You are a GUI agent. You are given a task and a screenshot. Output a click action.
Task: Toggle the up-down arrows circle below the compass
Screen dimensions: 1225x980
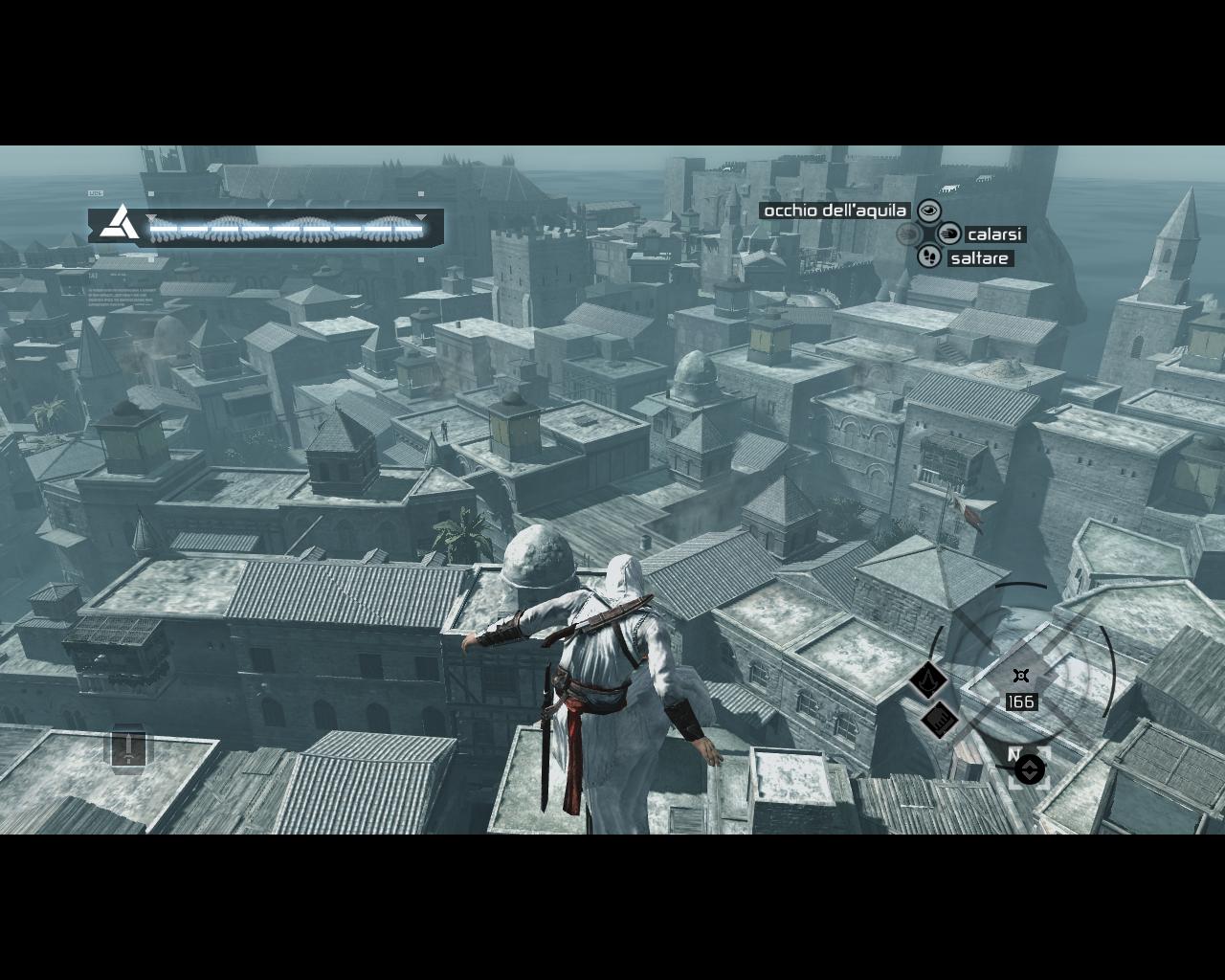(1029, 769)
